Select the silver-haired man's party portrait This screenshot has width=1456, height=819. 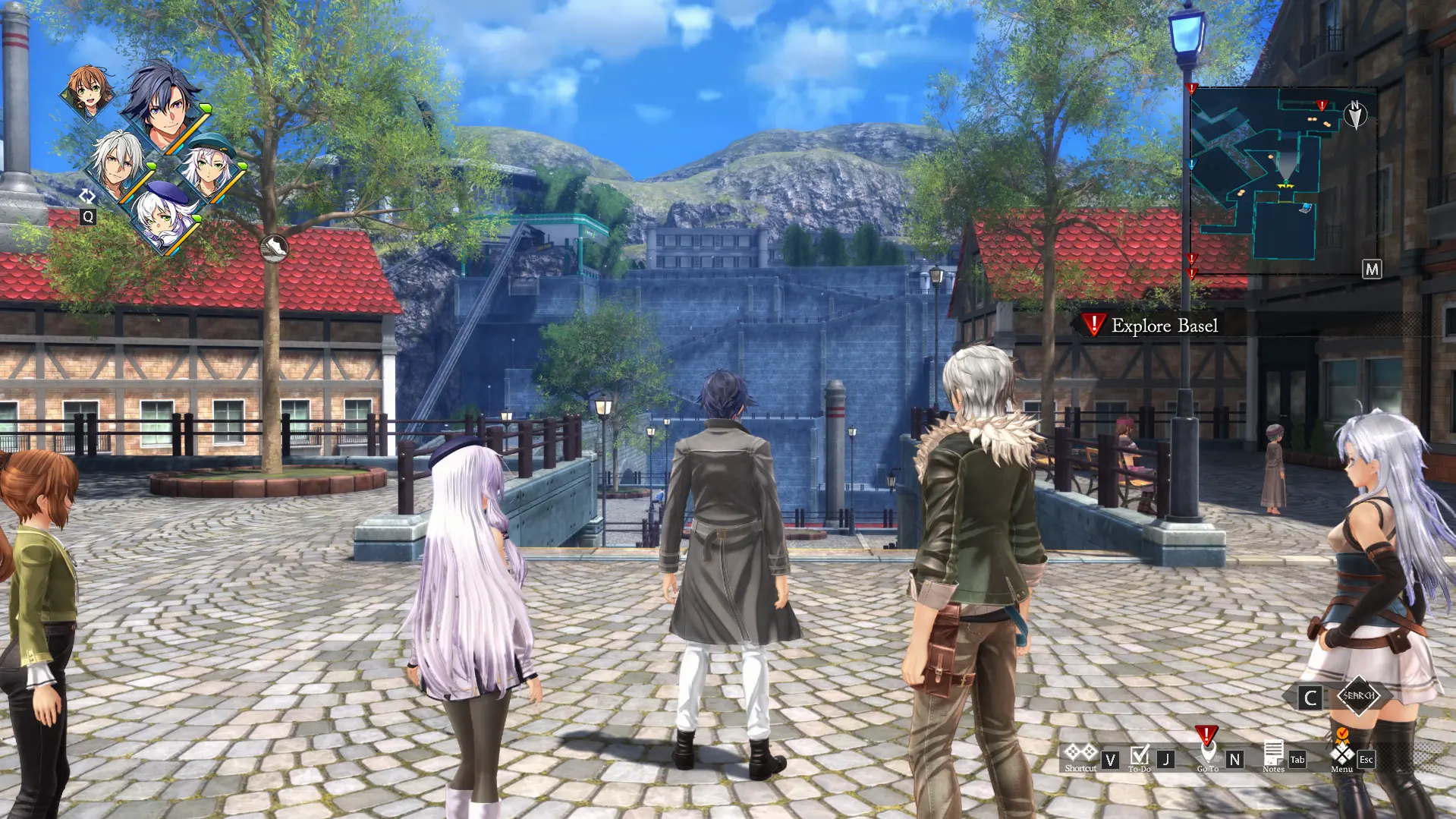tap(119, 162)
